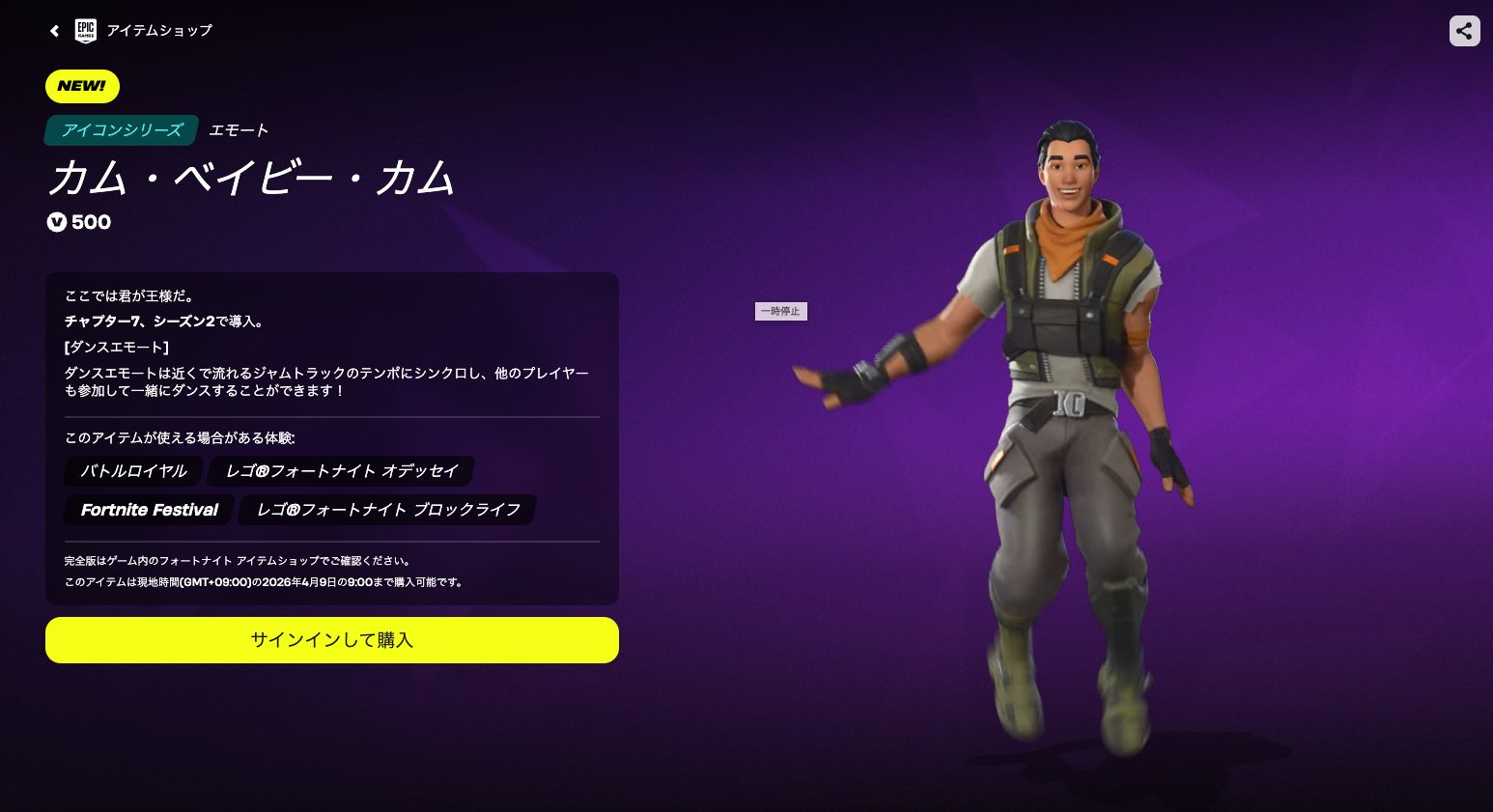Click the エモート category label

239,130
